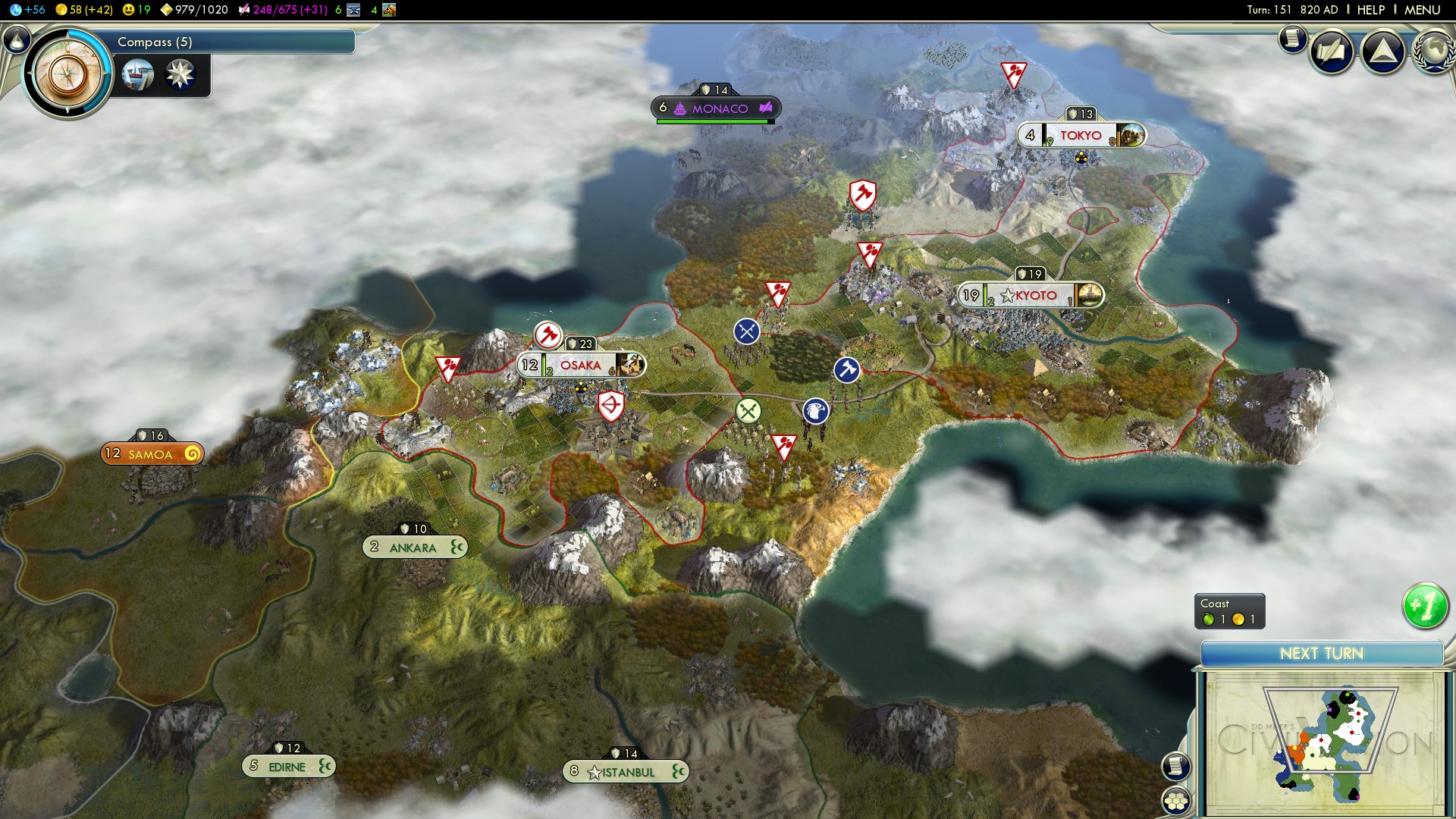The height and width of the screenshot is (819, 1456).
Task: Open the tech tree flask button
Action: pos(17,39)
